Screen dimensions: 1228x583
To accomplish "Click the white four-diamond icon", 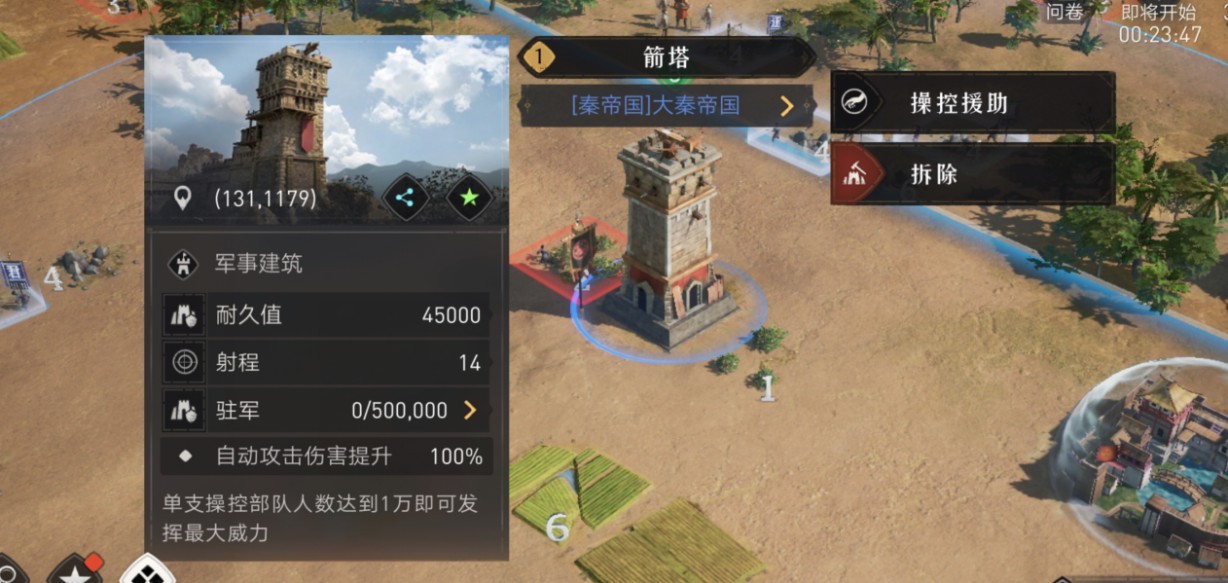I will pyautogui.click(x=146, y=572).
